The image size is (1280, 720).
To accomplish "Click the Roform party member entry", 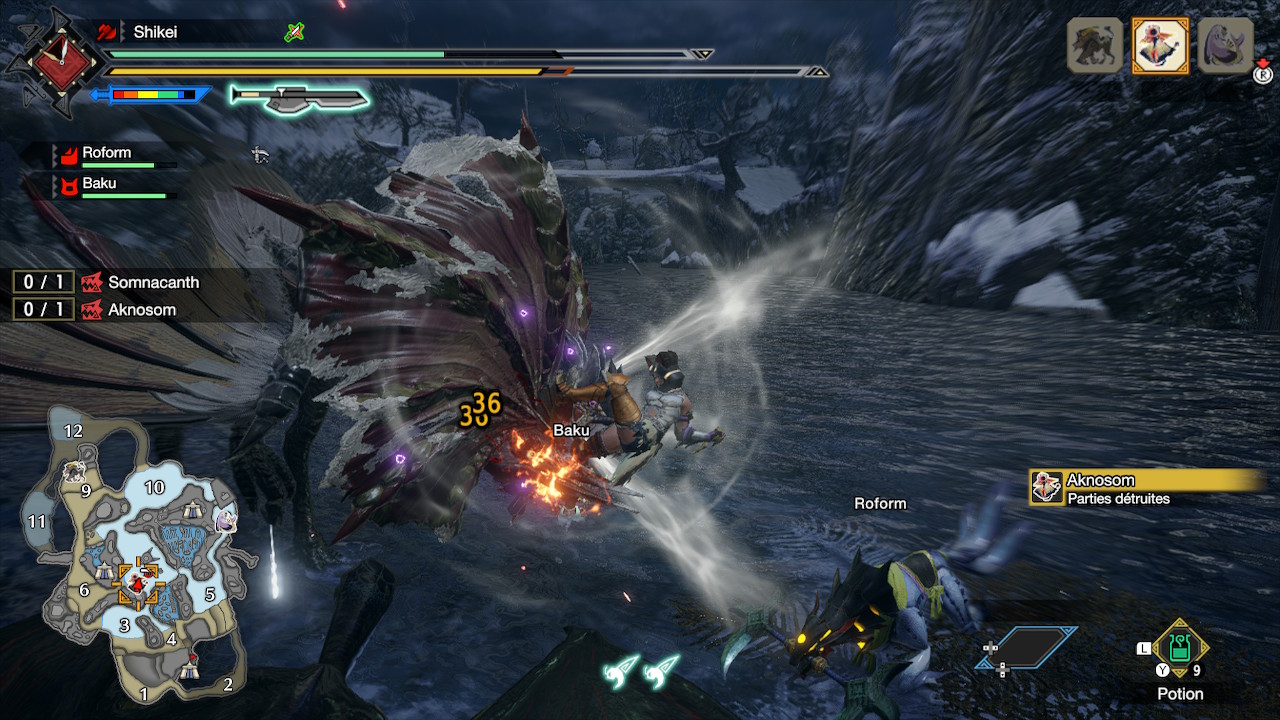I will point(108,154).
